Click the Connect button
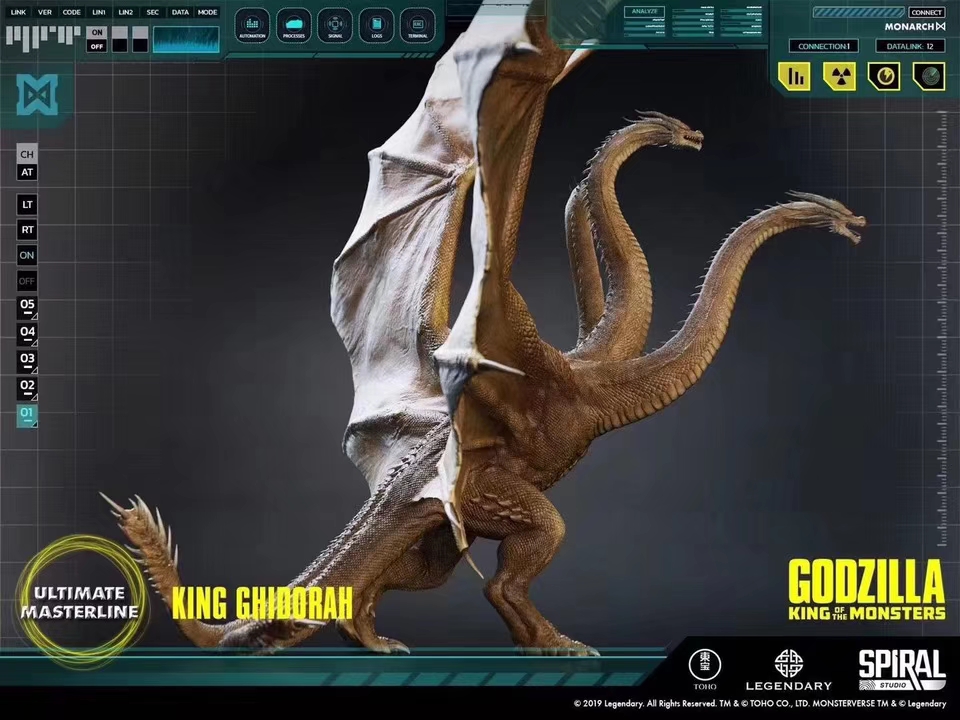The width and height of the screenshot is (960, 720). point(926,12)
